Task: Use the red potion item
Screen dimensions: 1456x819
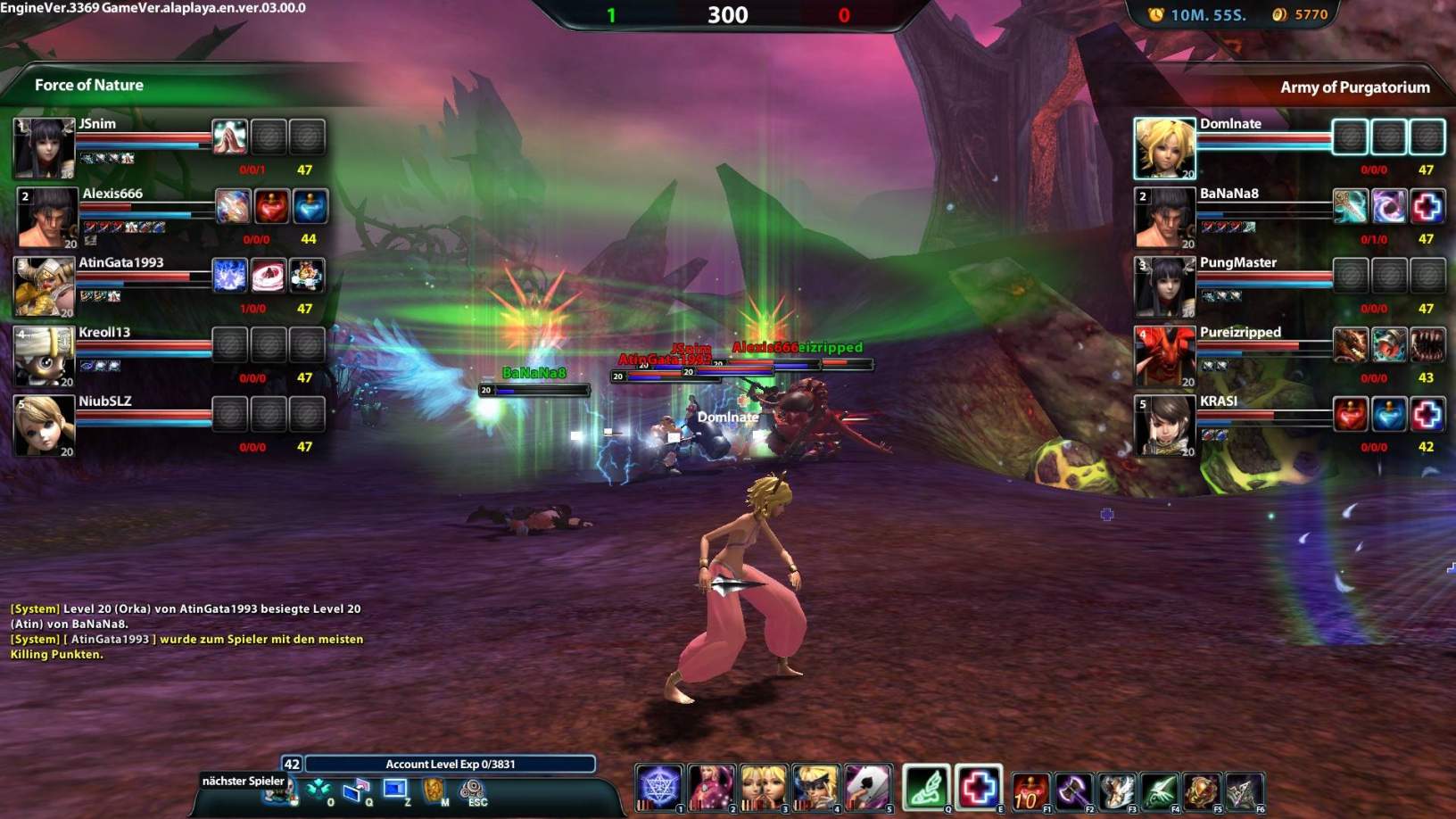Action: 1030,790
